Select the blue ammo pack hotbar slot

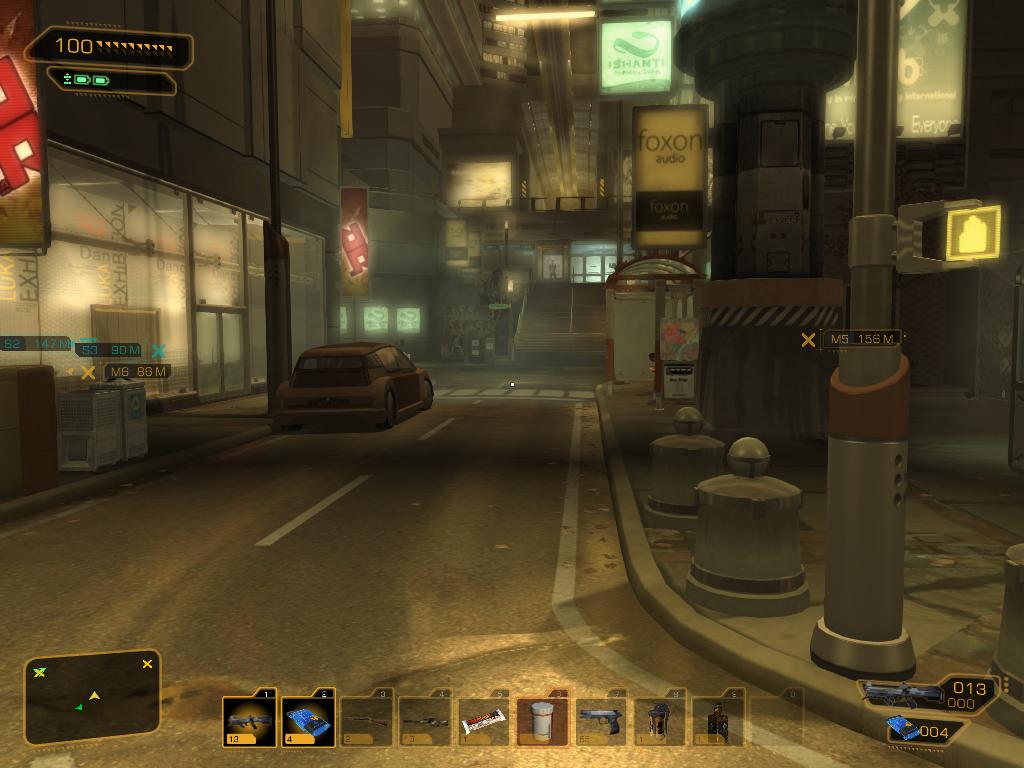308,721
